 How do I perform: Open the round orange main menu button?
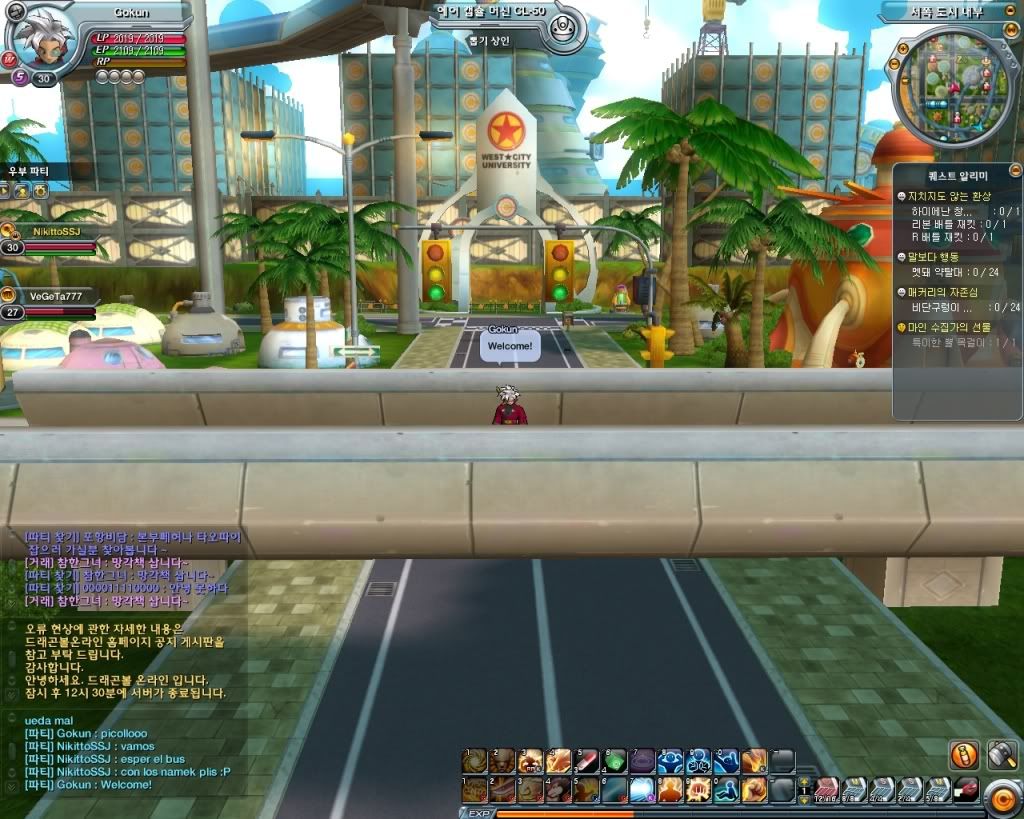coord(1001,796)
